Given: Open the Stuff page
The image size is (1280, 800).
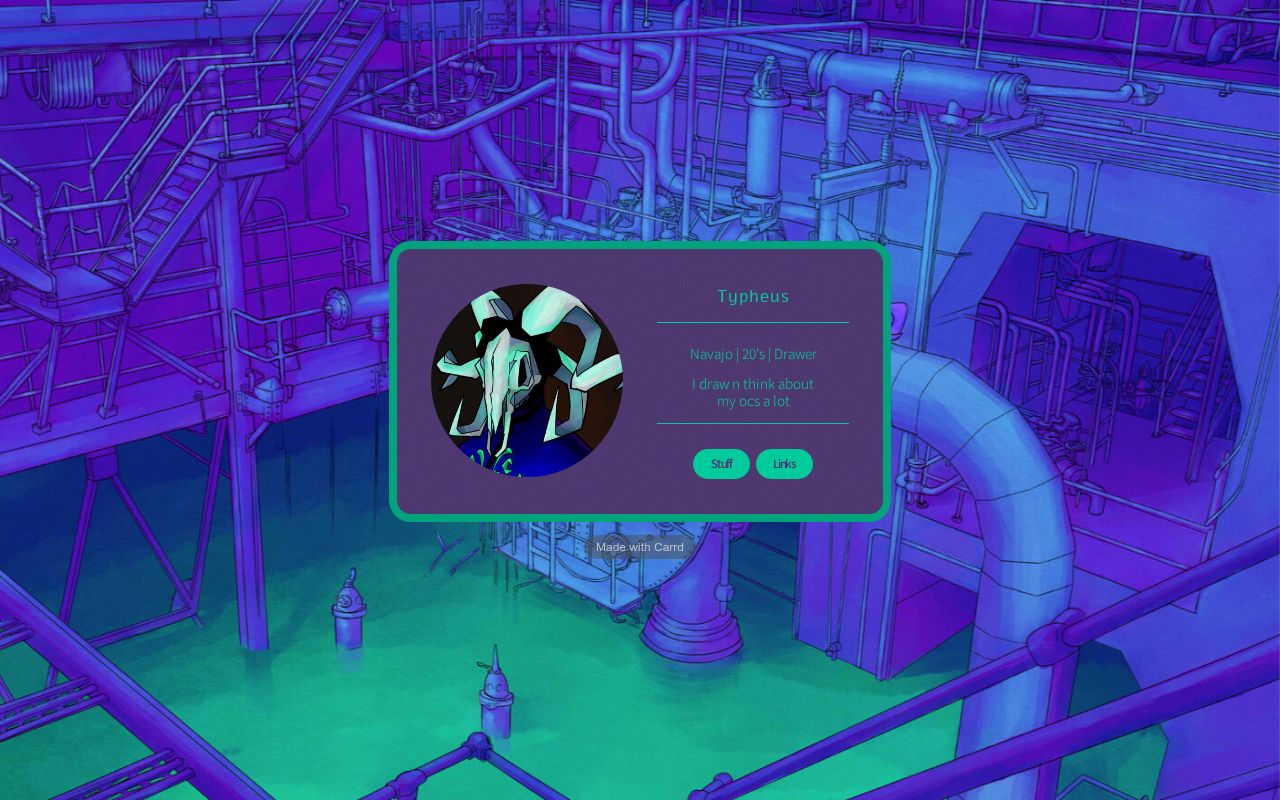Looking at the screenshot, I should click(x=721, y=464).
